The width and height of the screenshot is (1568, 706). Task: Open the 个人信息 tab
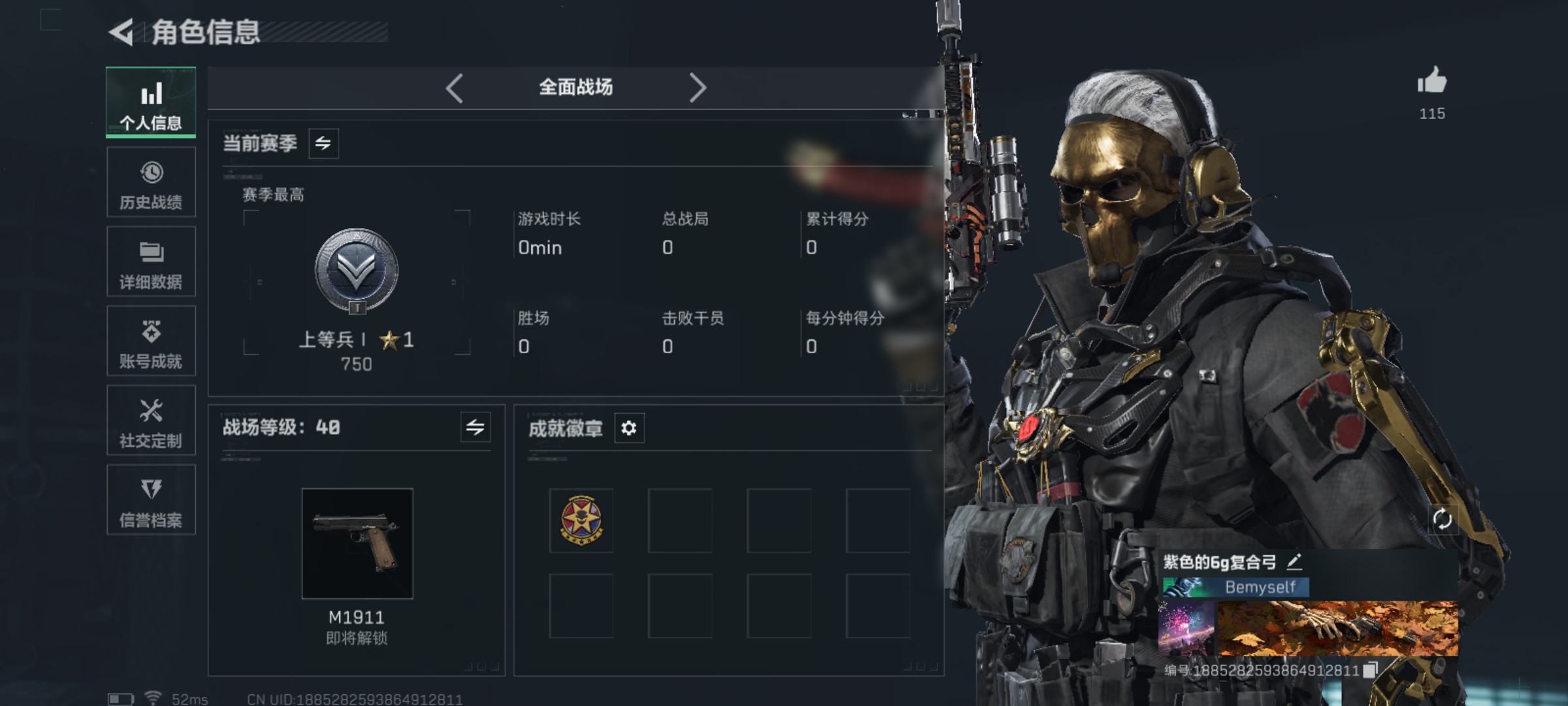[x=151, y=102]
